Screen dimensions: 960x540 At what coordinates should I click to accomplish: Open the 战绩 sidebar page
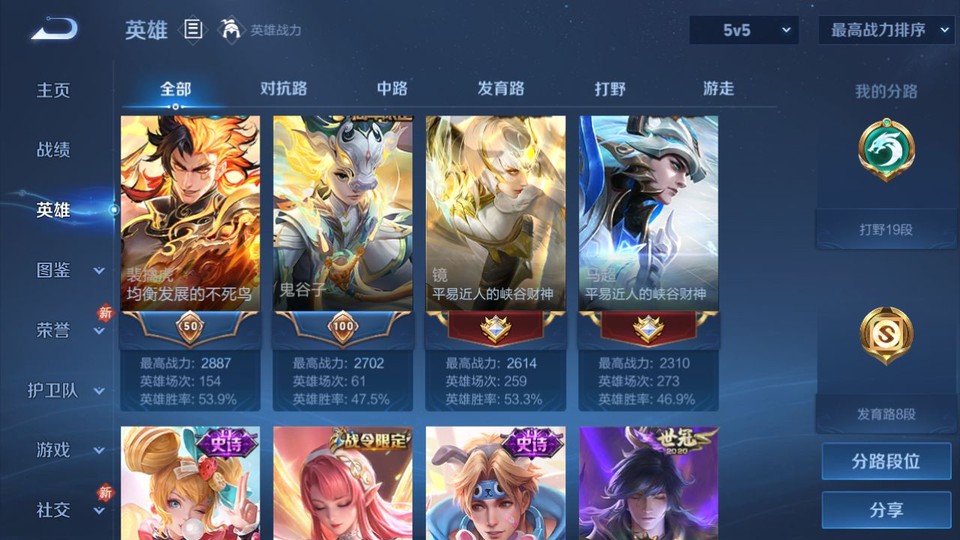pyautogui.click(x=54, y=150)
